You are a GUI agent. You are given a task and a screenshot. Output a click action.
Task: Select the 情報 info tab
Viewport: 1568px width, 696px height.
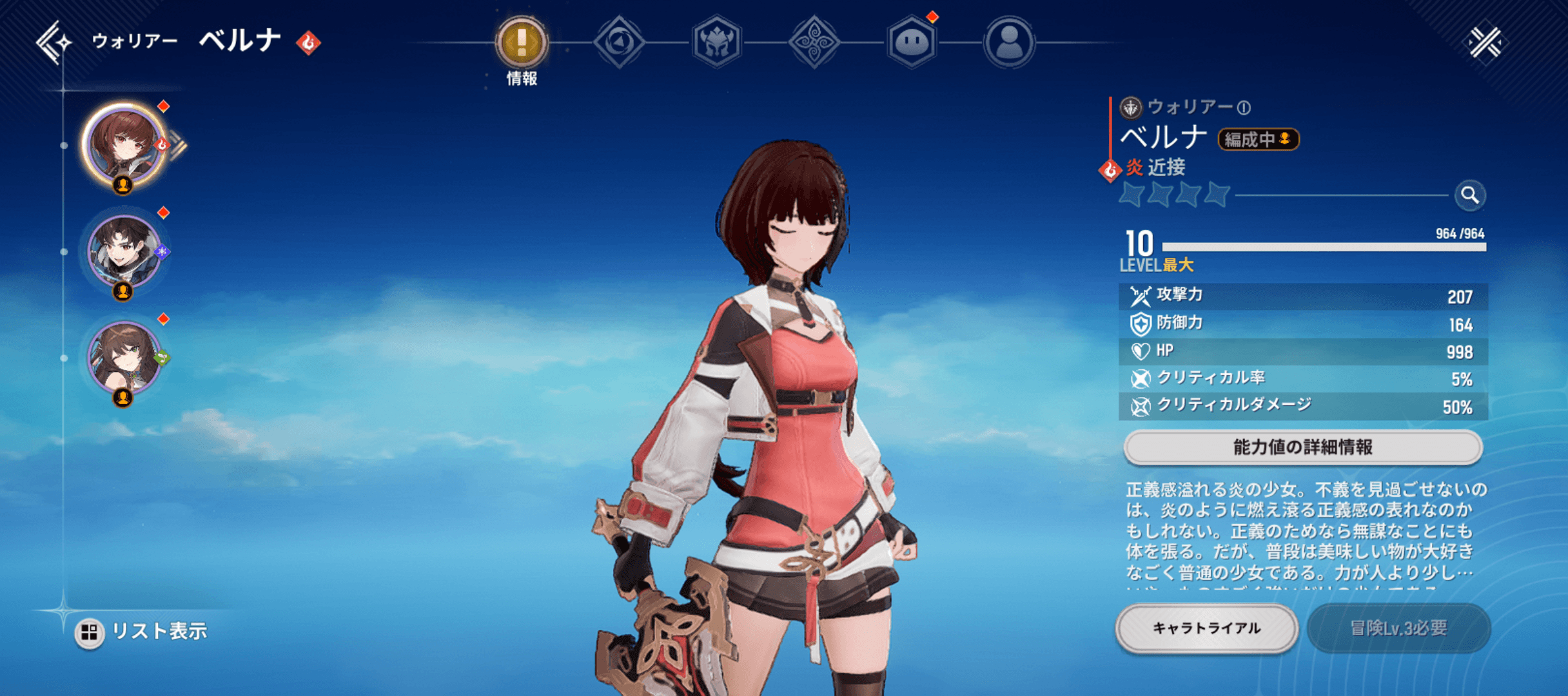pos(522,43)
